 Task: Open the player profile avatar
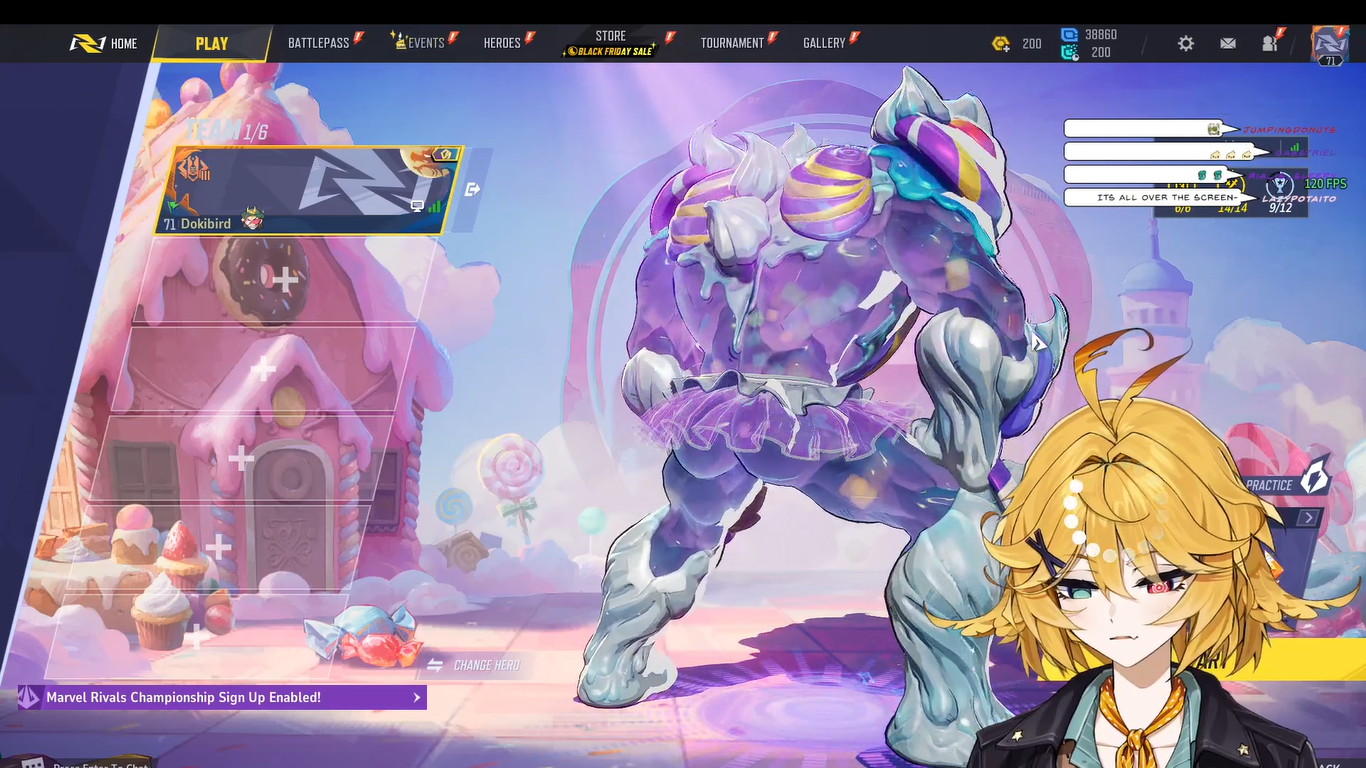1330,44
